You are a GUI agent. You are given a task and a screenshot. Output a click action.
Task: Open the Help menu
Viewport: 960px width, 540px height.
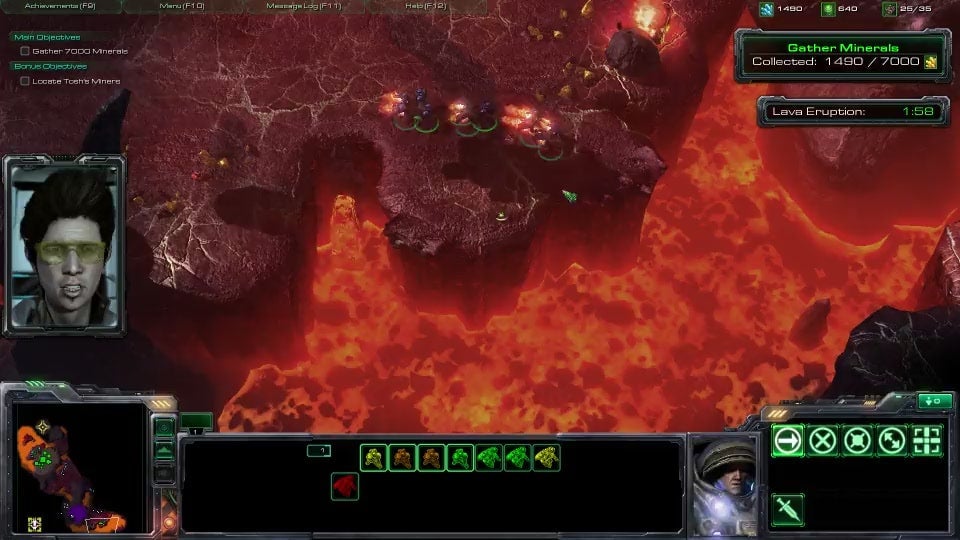pyautogui.click(x=427, y=6)
